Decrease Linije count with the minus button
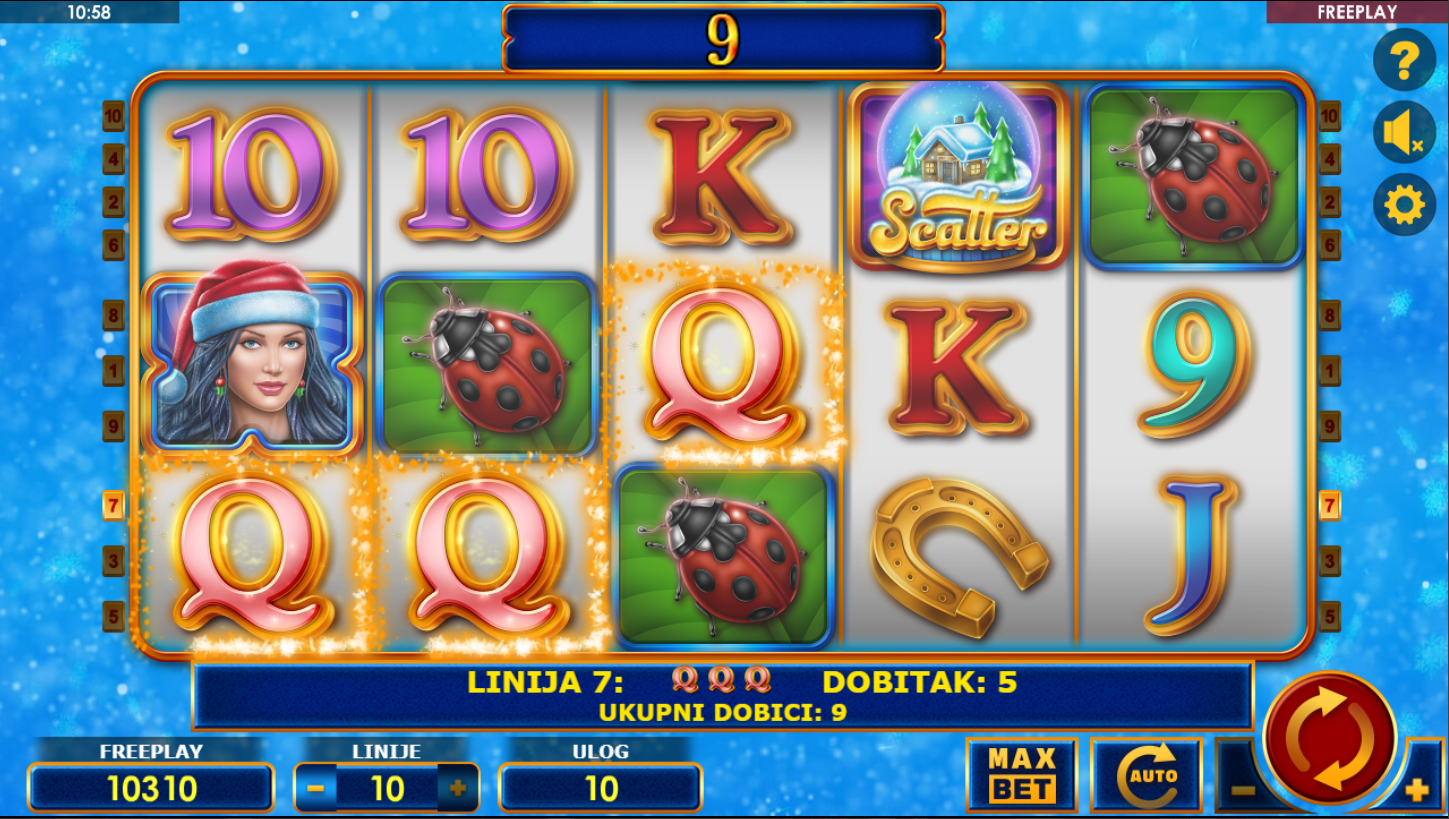Screen dimensions: 1449x819 [316, 788]
